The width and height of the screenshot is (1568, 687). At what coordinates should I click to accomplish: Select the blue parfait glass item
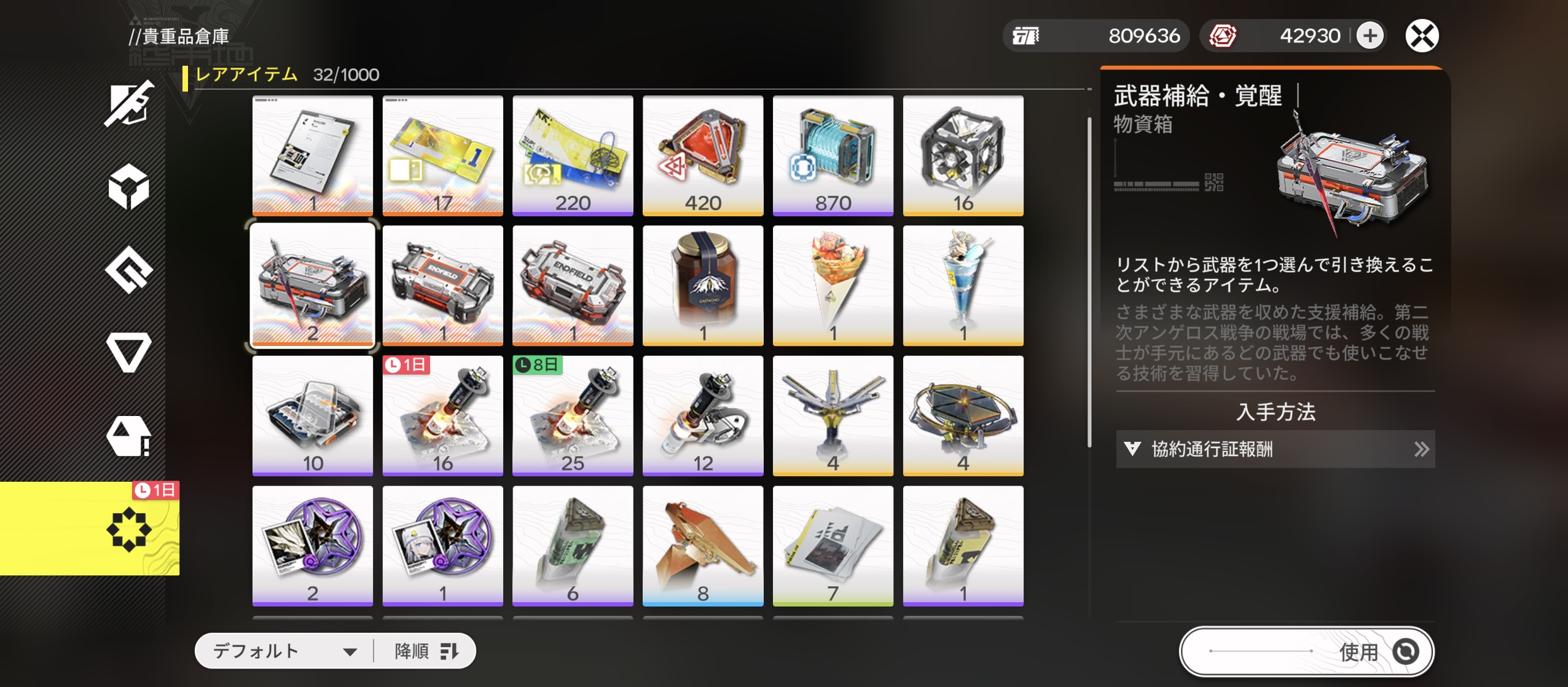click(963, 285)
